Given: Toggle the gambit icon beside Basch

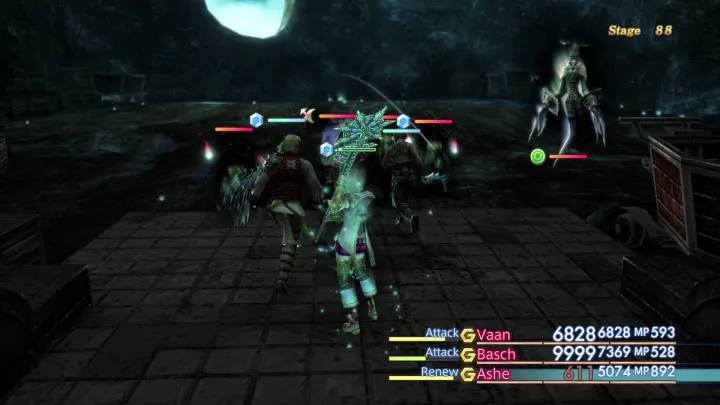Looking at the screenshot, I should click(x=467, y=354).
